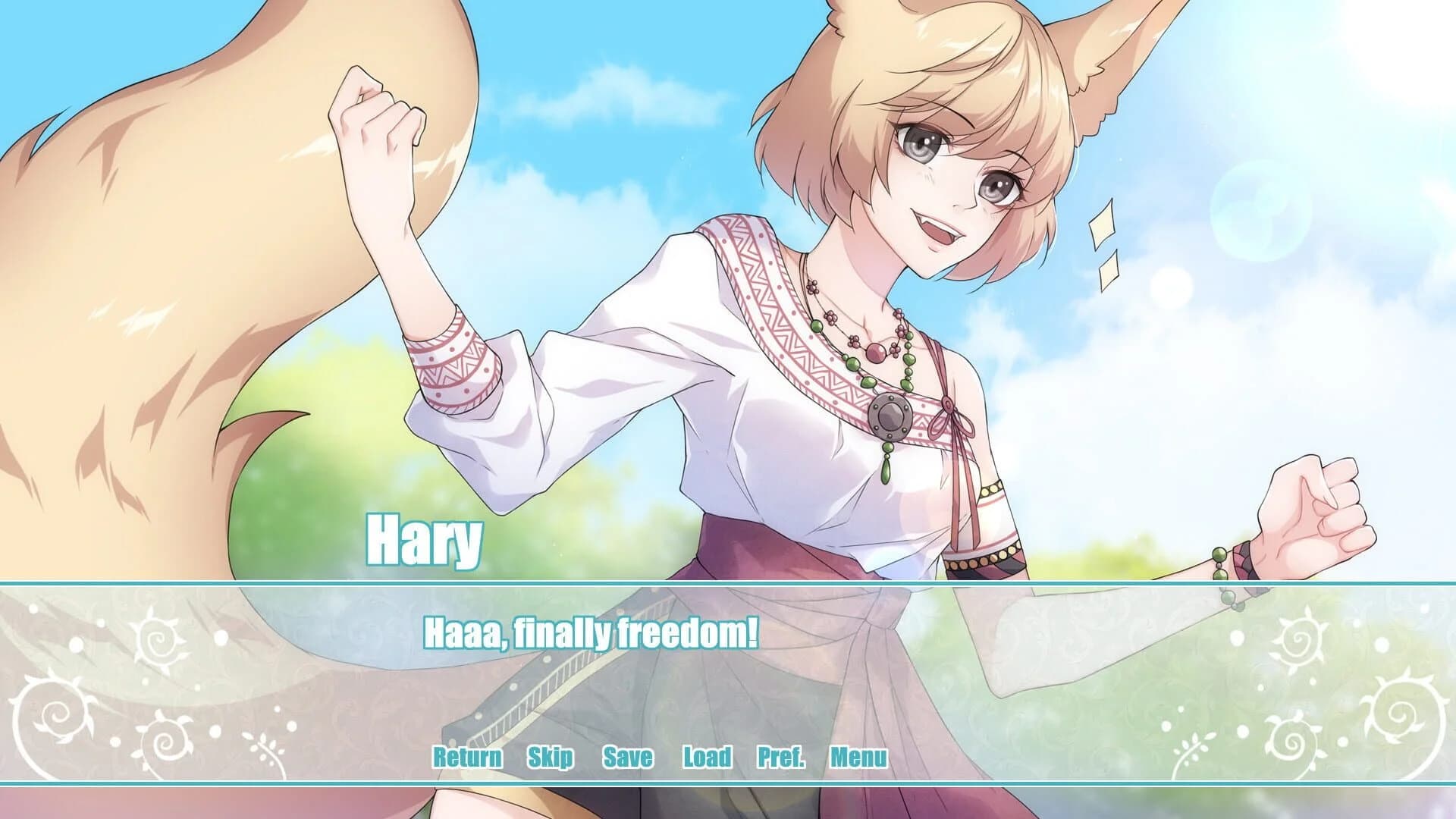
Task: Select Save from the bottom toolbar
Action: click(x=626, y=756)
